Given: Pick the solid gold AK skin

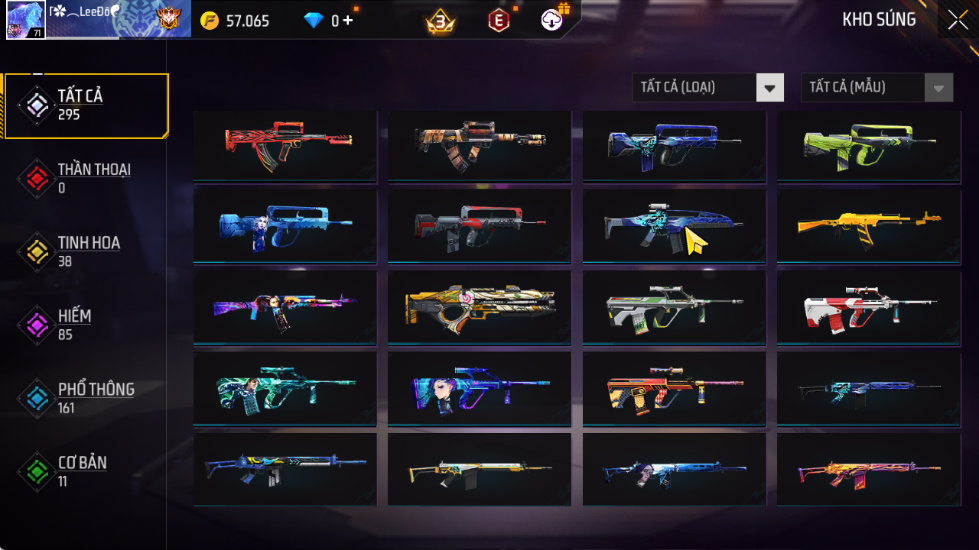Looking at the screenshot, I should tap(868, 225).
